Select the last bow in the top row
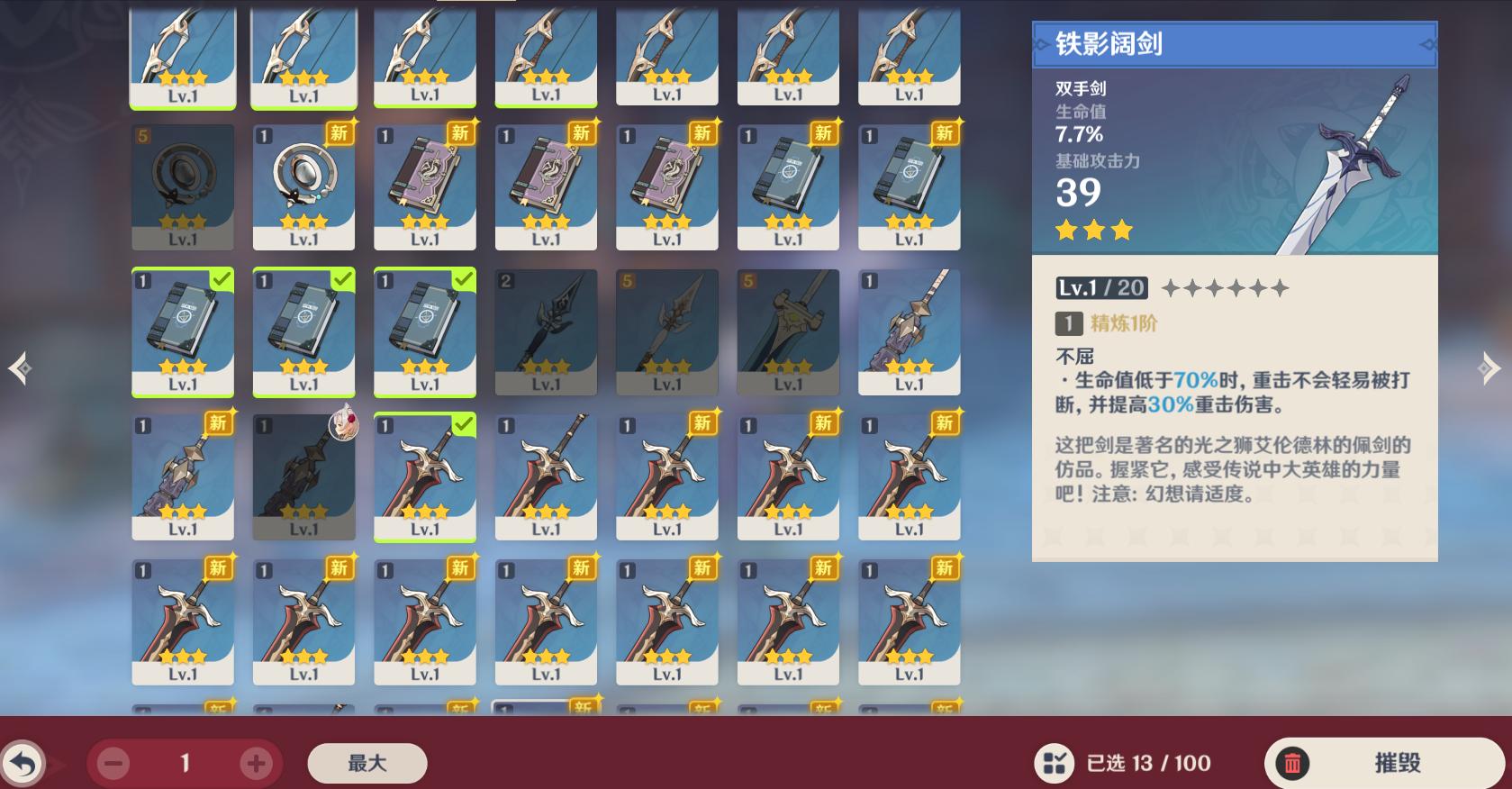The width and height of the screenshot is (1512, 789). tap(909, 54)
